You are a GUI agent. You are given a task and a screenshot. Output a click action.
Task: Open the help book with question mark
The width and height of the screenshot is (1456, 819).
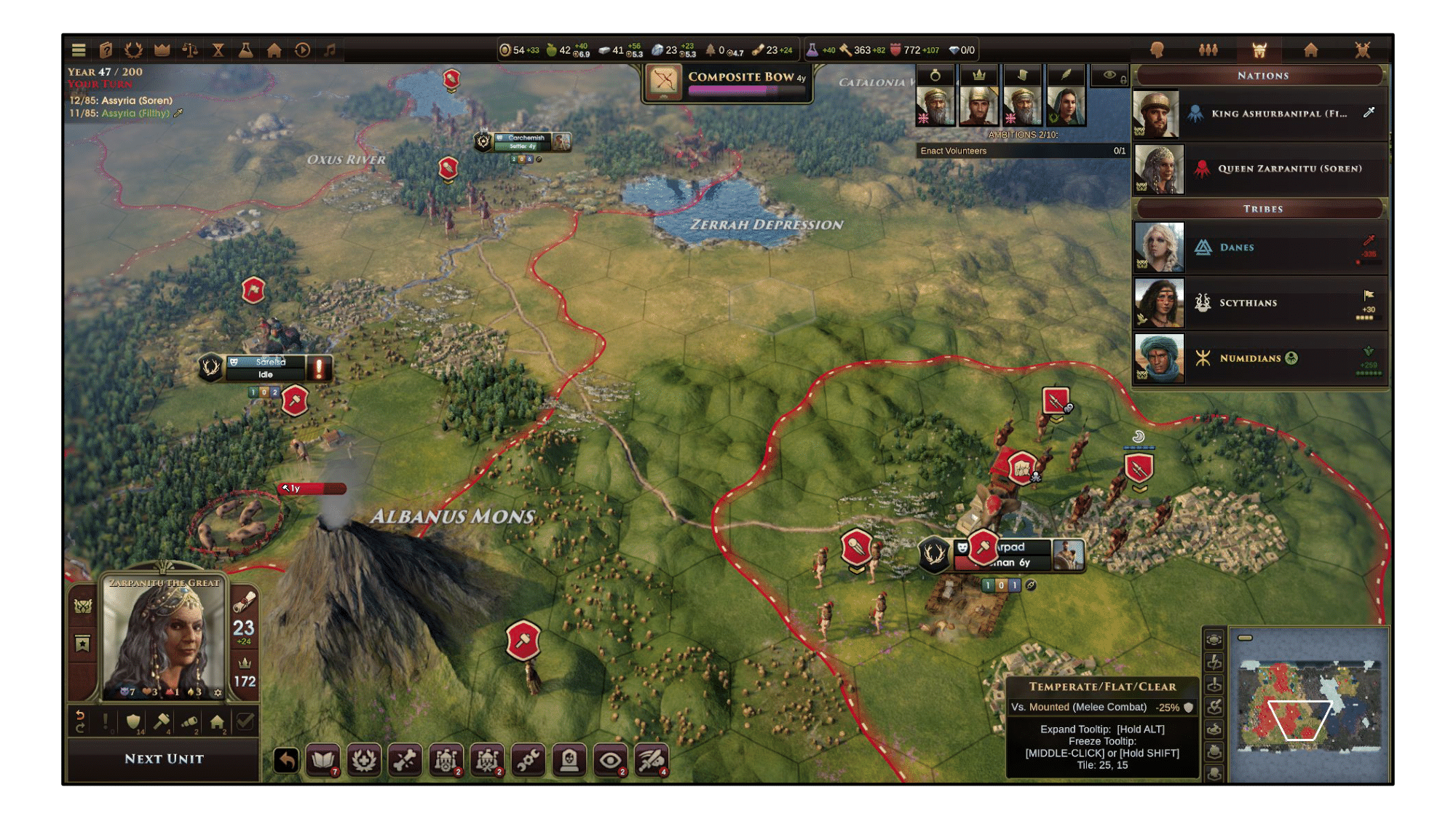pyautogui.click(x=106, y=50)
